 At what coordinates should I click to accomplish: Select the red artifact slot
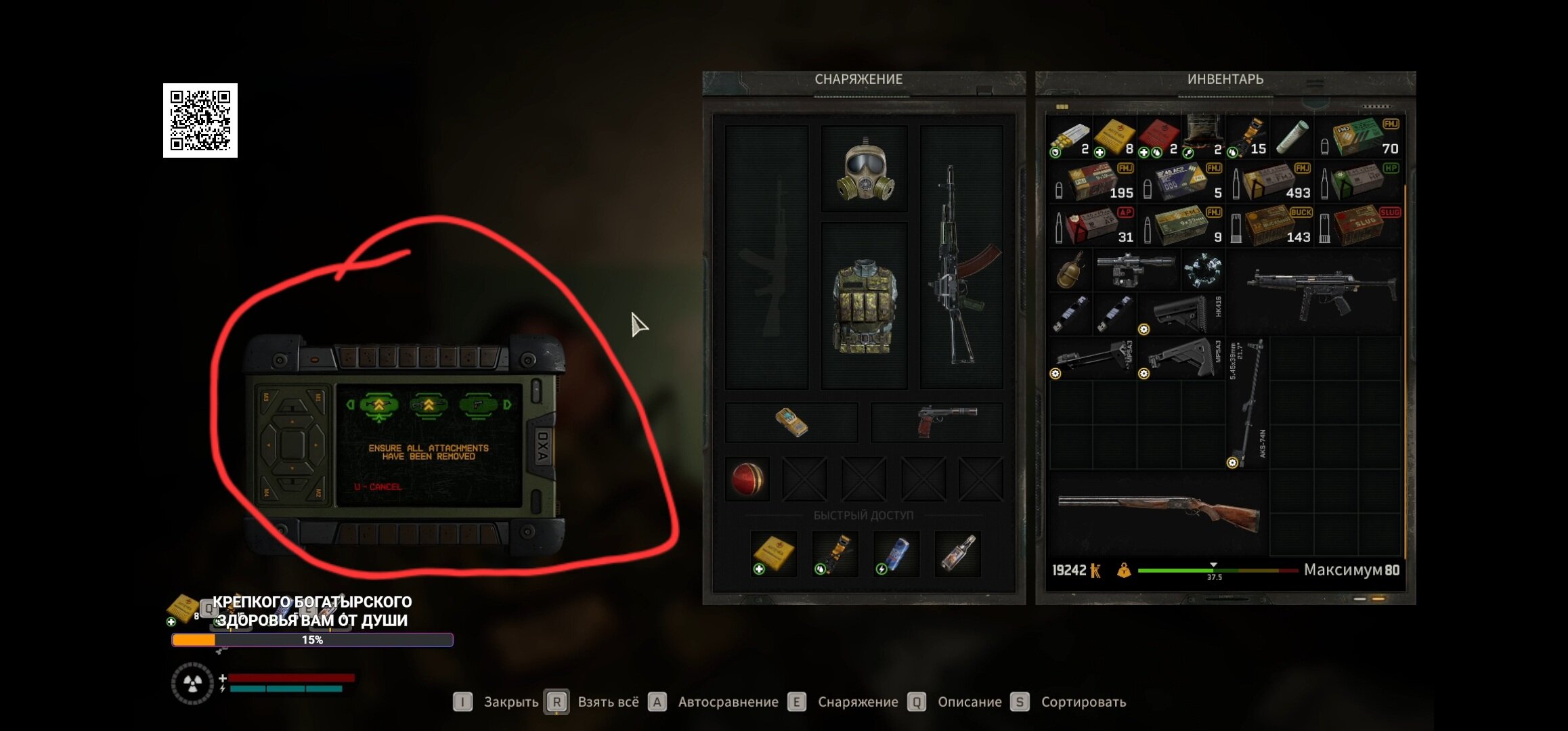[747, 479]
